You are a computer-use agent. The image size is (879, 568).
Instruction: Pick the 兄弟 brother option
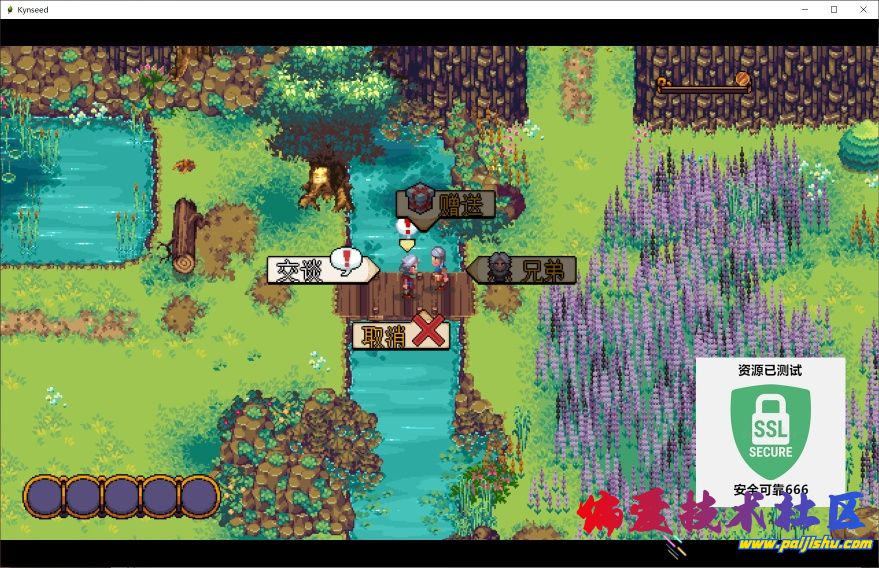[x=523, y=269]
